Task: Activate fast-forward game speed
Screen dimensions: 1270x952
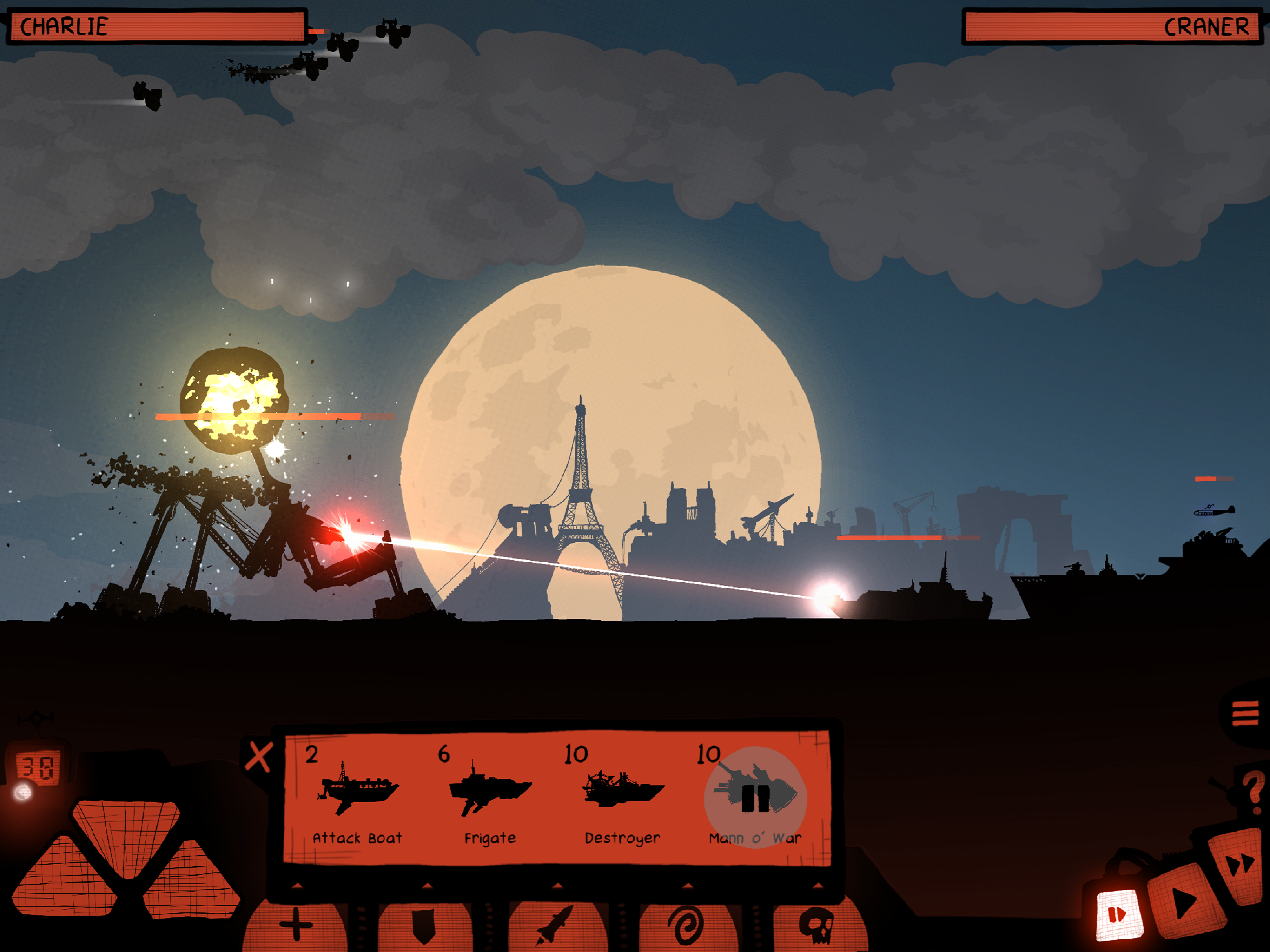Action: (x=1240, y=864)
